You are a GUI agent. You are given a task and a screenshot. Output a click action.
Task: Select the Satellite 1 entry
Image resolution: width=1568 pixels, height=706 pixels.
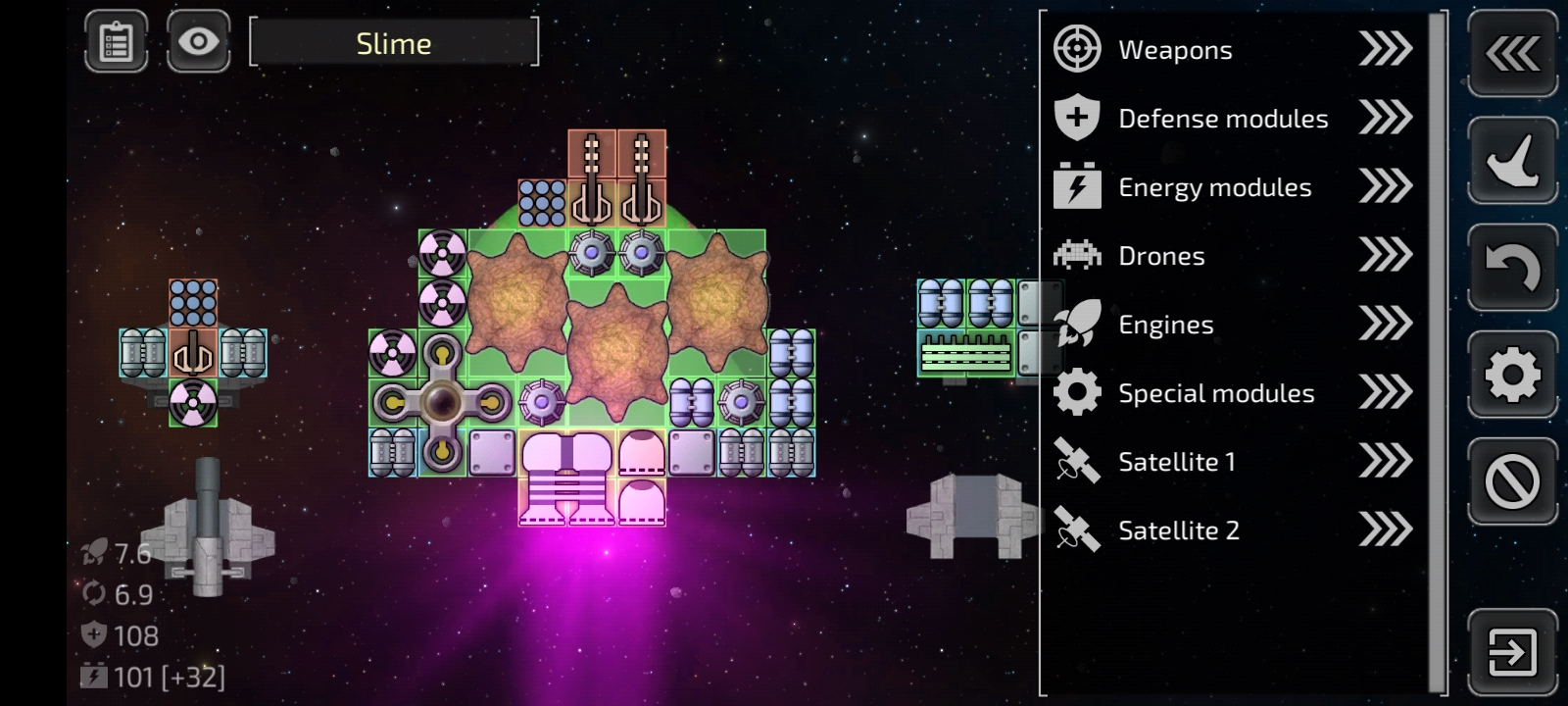point(1233,462)
